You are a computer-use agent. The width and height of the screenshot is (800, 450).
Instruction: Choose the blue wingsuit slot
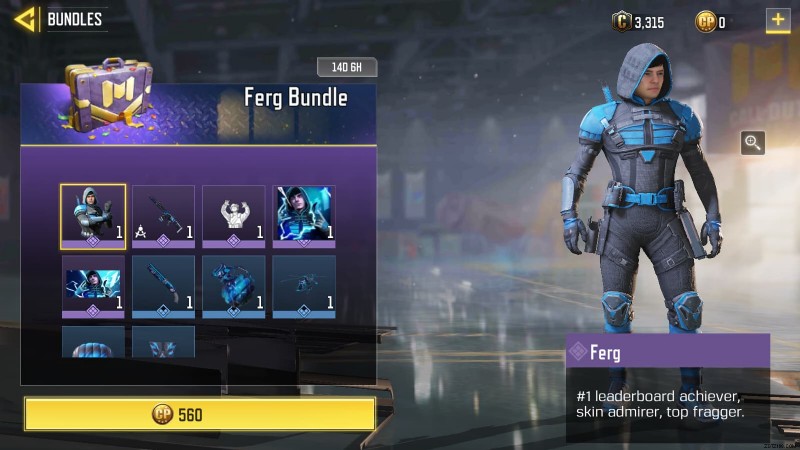(163, 342)
